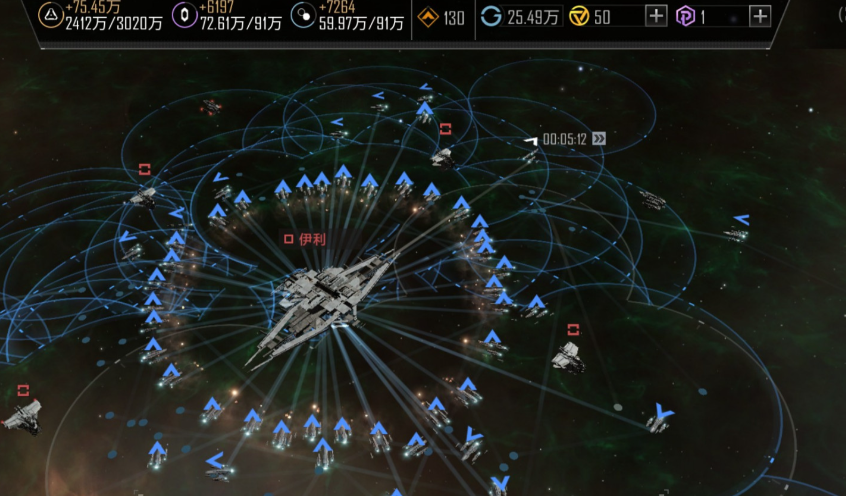Add more of the purple currency (1)
The width and height of the screenshot is (846, 496).
760,16
